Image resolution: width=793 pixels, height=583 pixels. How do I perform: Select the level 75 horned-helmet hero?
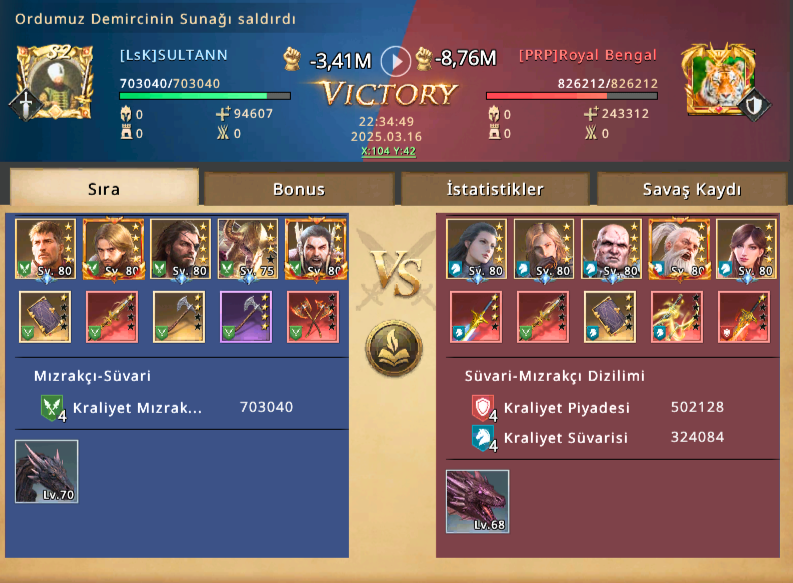(248, 249)
